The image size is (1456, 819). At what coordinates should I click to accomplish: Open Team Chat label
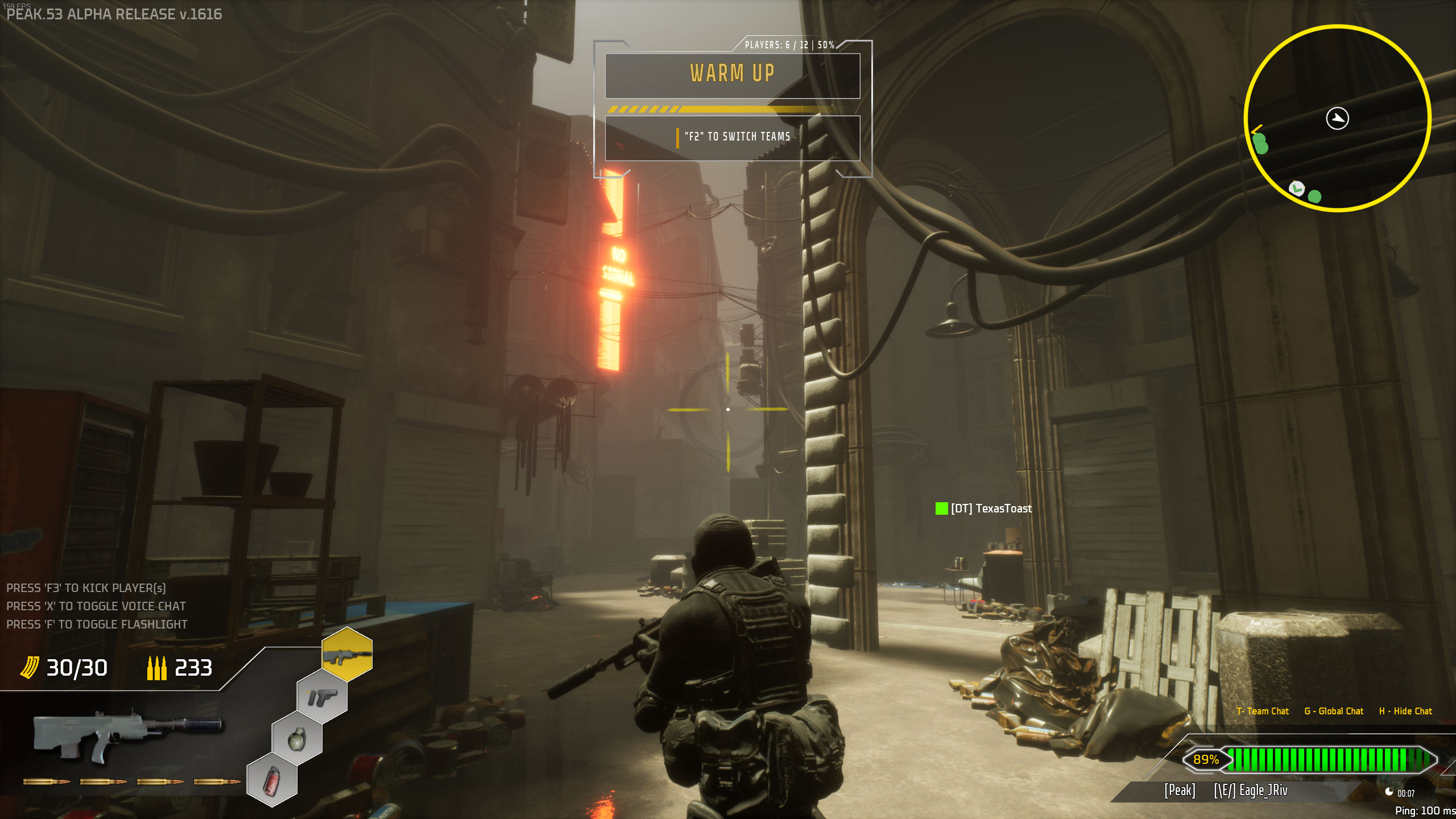pyautogui.click(x=1262, y=711)
